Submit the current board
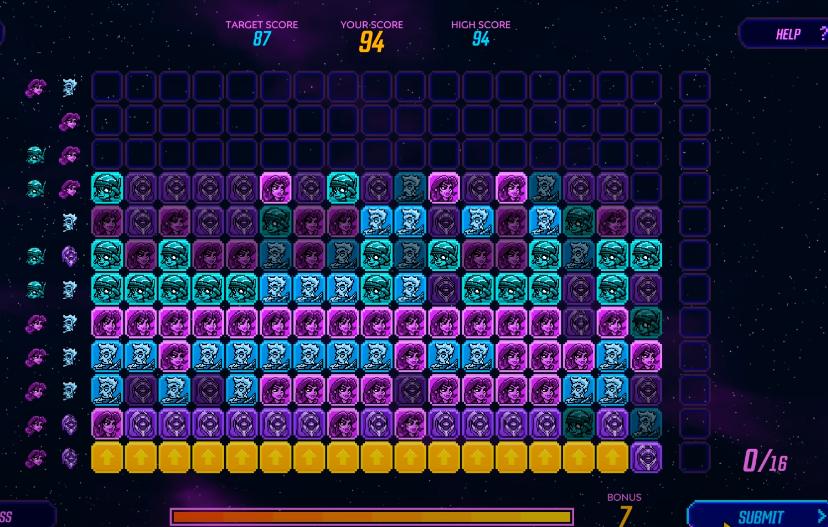The height and width of the screenshot is (527, 828). (760, 515)
